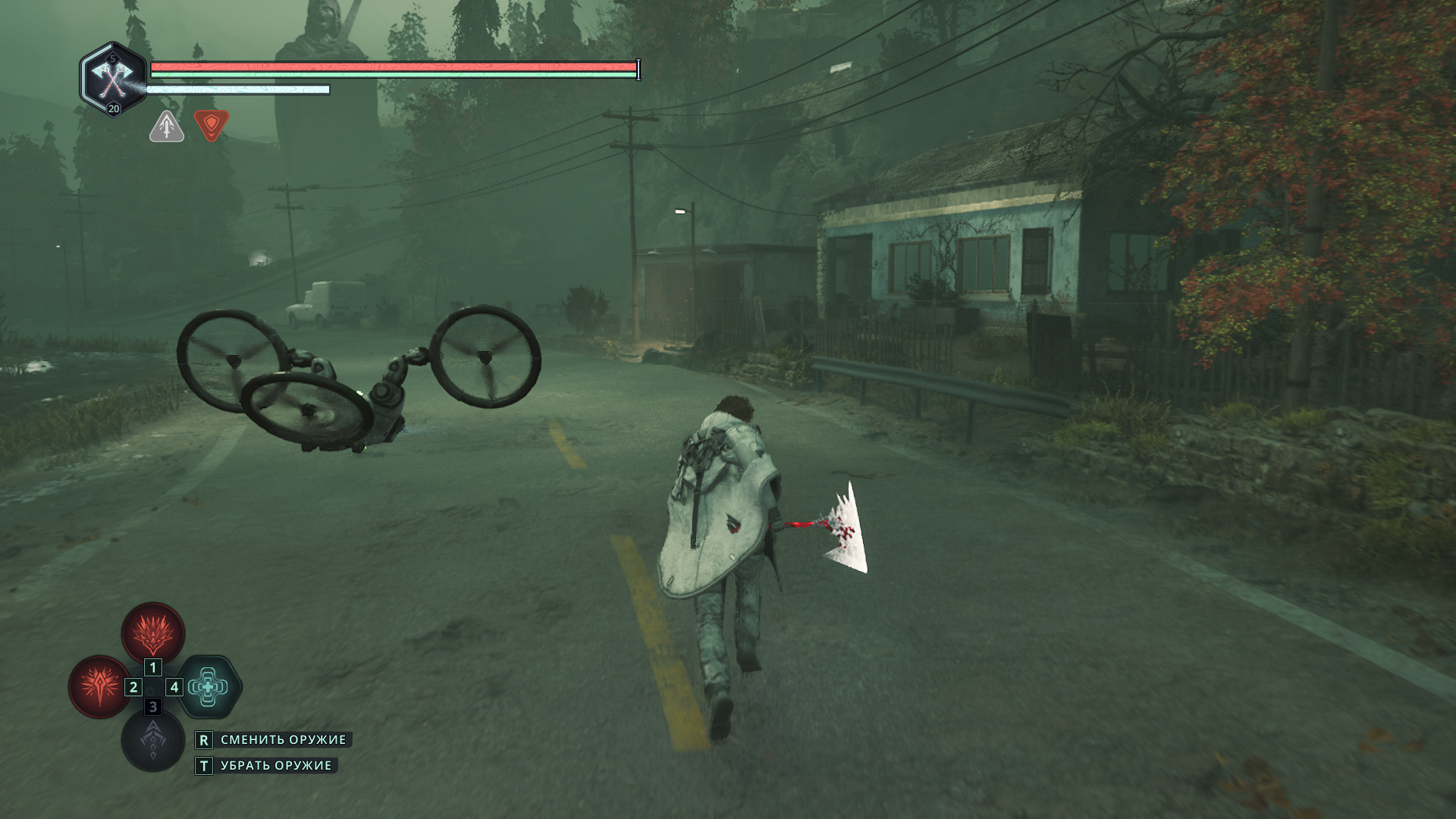Select the crossed axes weapon emblem
Viewport: 1456px width, 819px height.
click(113, 77)
